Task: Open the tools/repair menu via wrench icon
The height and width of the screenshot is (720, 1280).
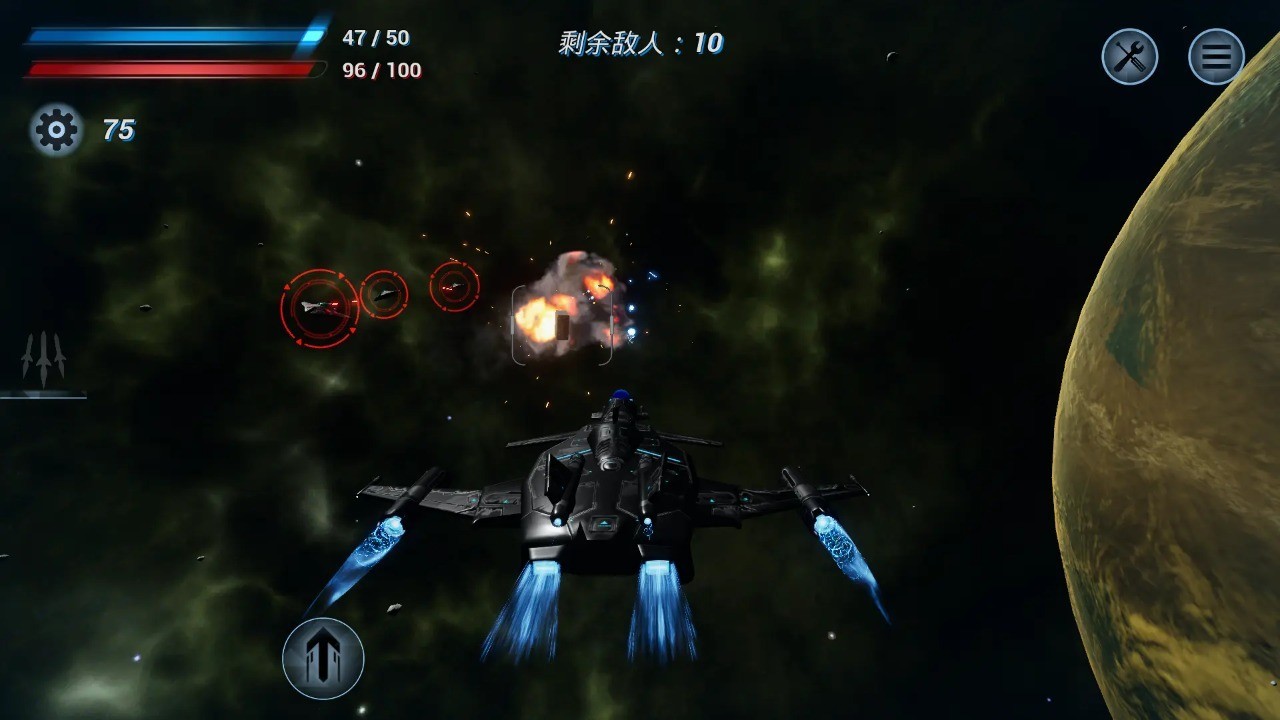Action: [1129, 56]
